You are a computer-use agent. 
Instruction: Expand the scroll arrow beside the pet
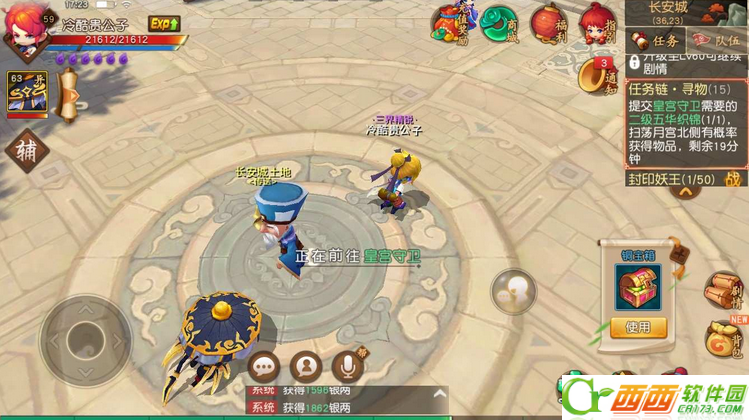tap(69, 97)
